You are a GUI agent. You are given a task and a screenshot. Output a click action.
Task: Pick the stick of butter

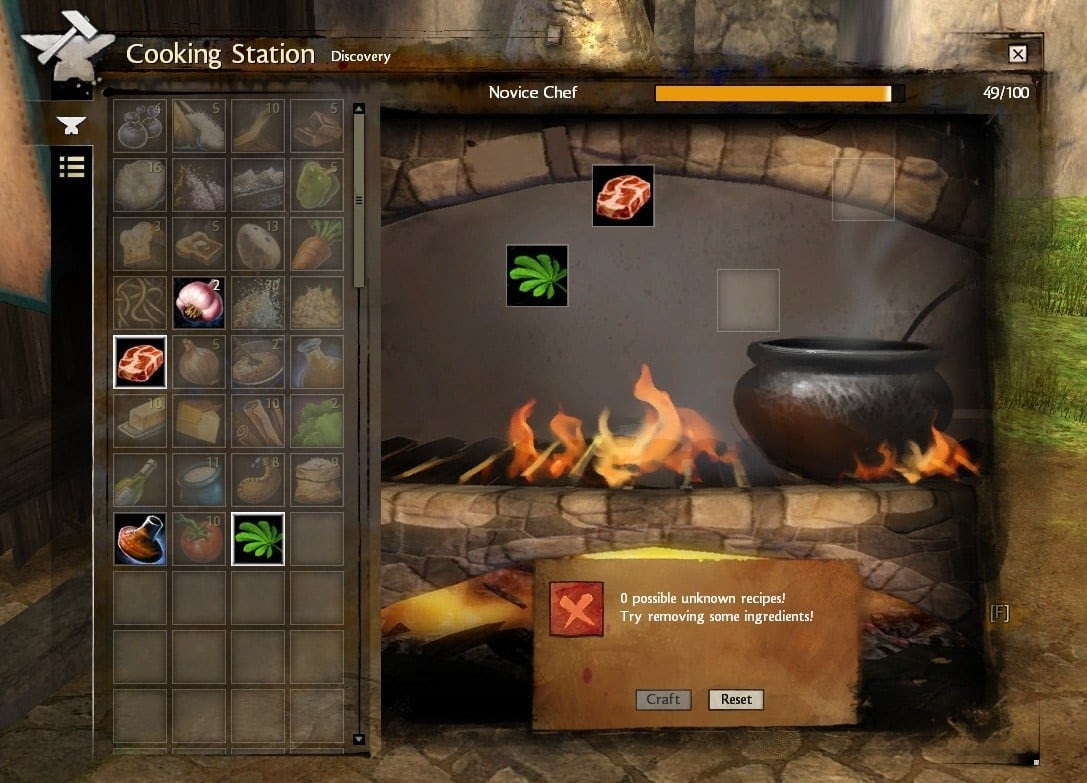click(140, 420)
